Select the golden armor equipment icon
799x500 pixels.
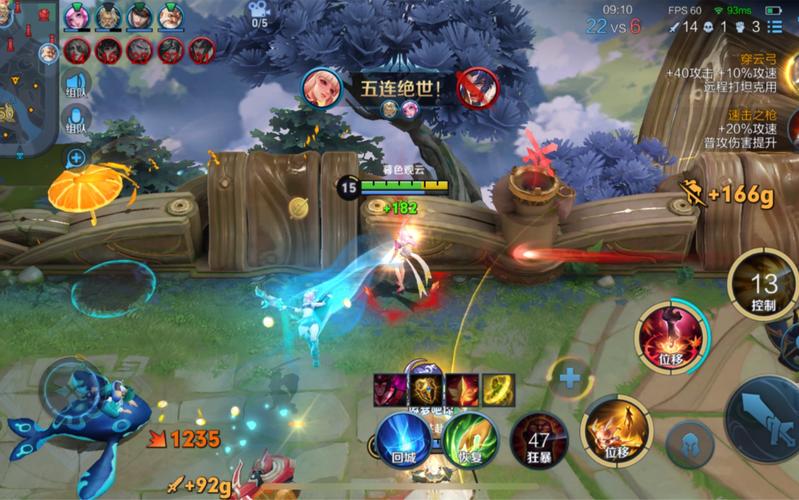tap(429, 389)
